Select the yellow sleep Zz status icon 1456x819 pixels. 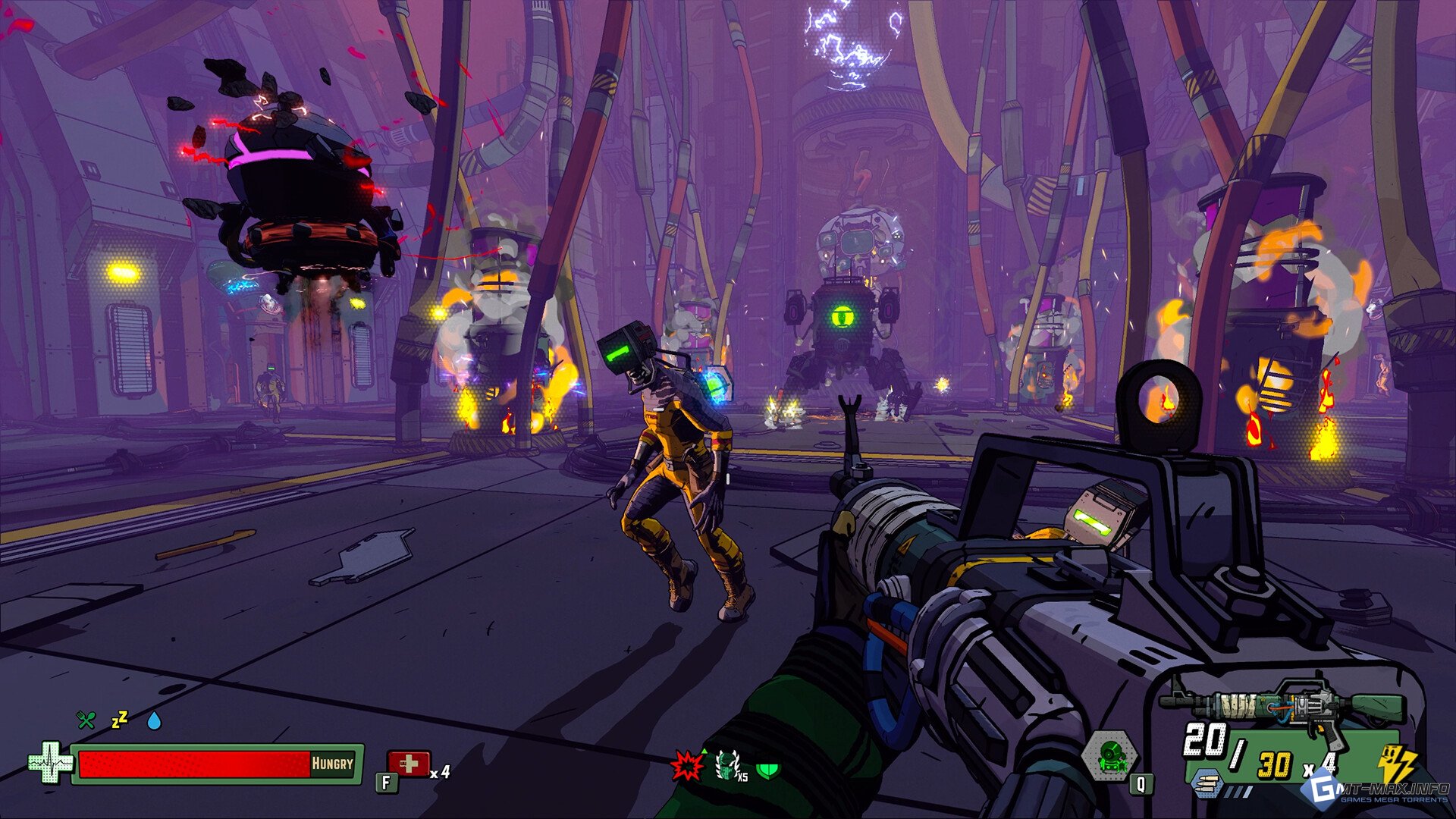(120, 720)
